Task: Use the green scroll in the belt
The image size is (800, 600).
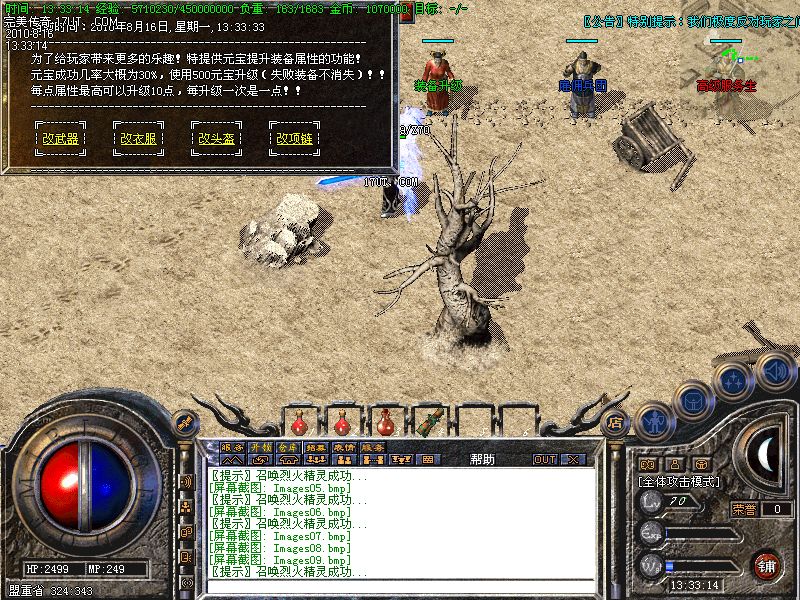Action: (432, 420)
